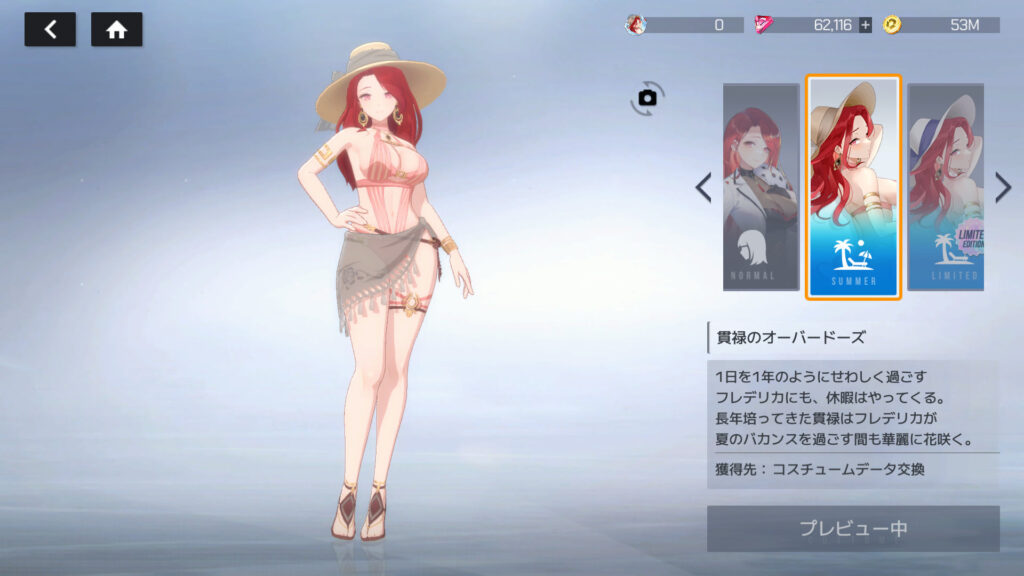
Task: Add more pink gems with plus button
Action: coord(865,25)
